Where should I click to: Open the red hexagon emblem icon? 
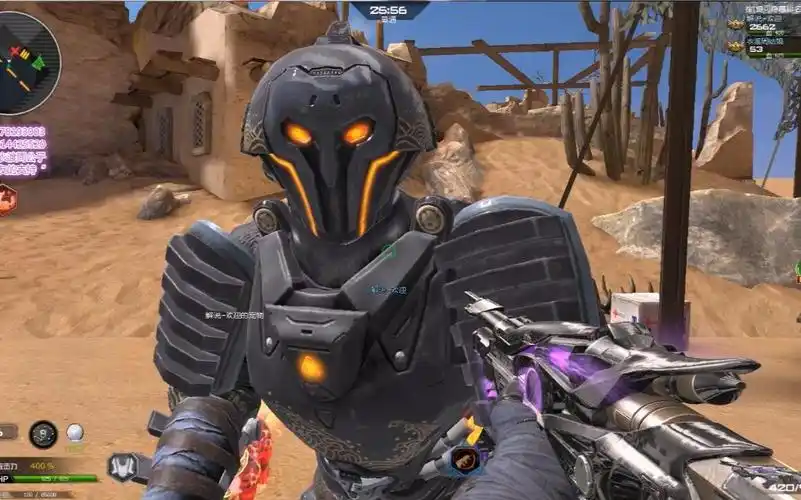(x=6, y=200)
